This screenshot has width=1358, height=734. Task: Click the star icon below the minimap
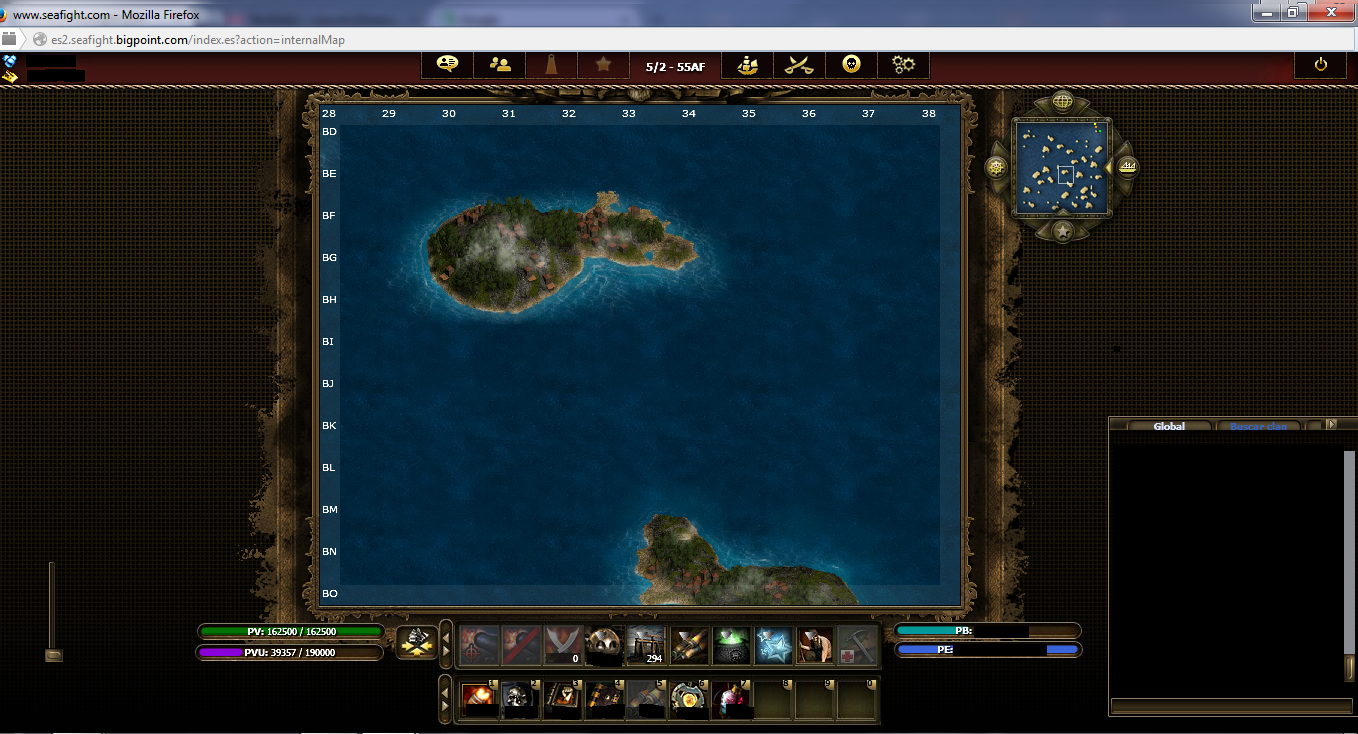click(x=1062, y=234)
